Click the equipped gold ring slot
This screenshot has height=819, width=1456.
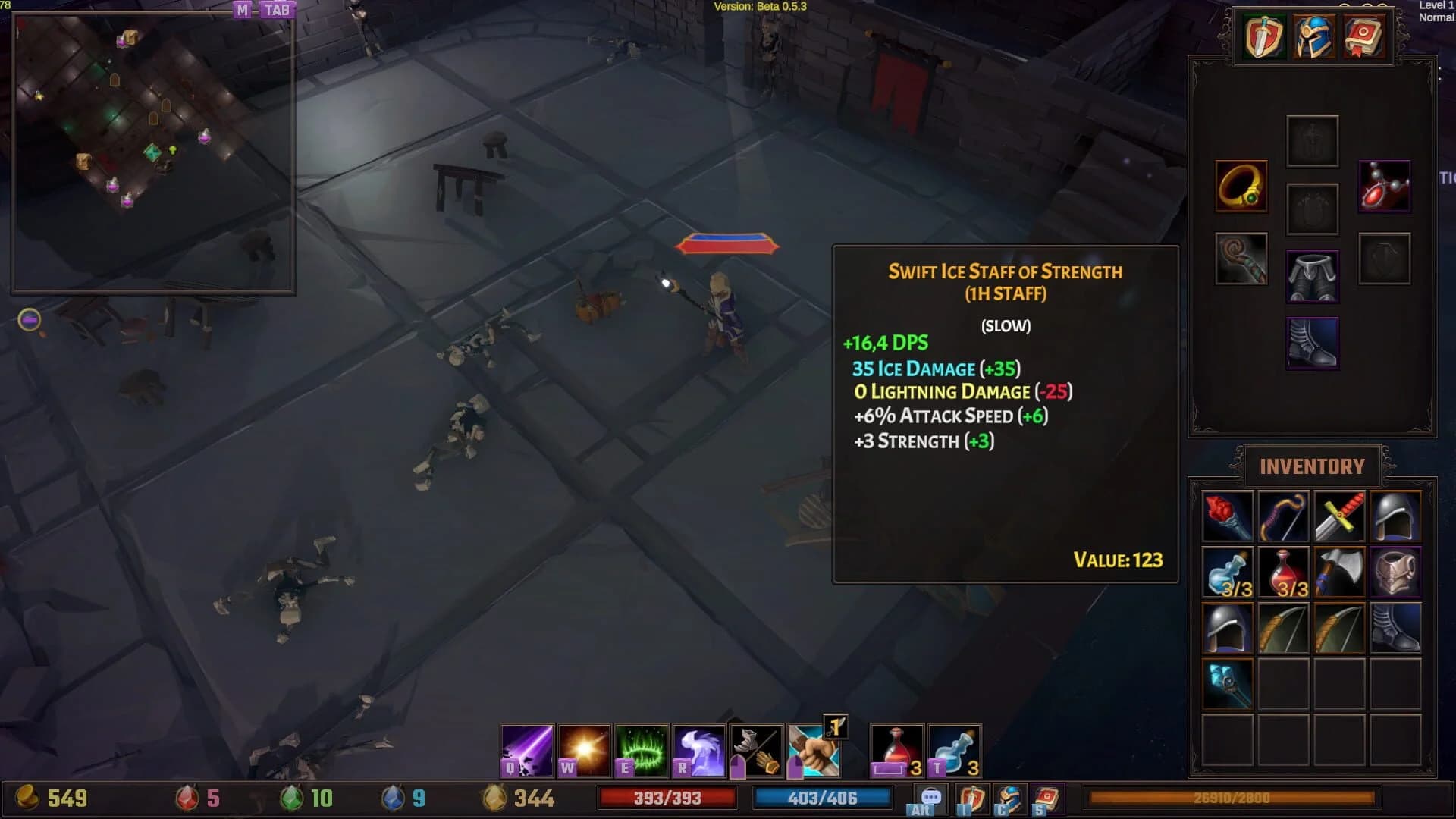coord(1241,186)
